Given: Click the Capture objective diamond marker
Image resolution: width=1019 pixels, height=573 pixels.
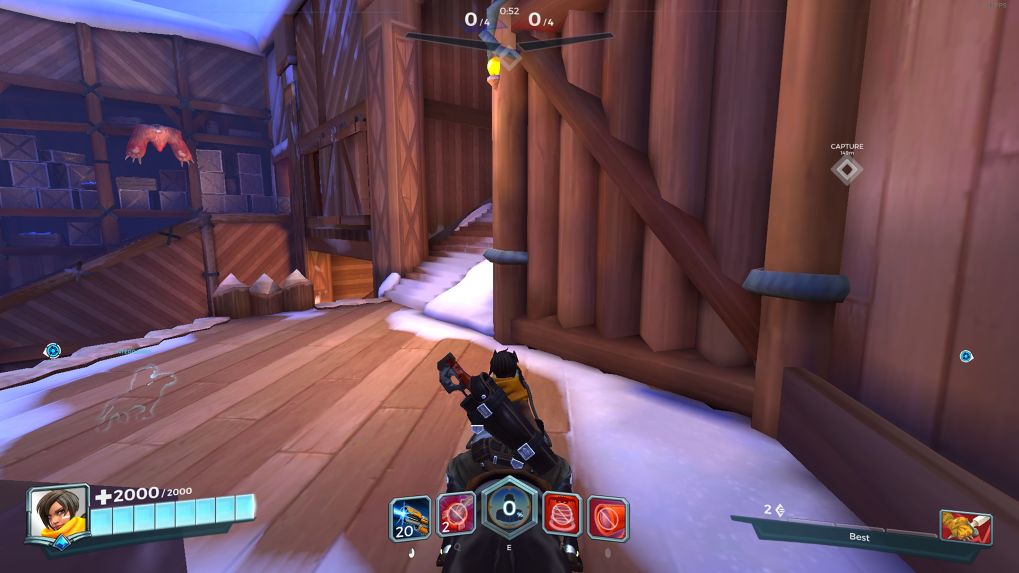Looking at the screenshot, I should click(x=847, y=169).
